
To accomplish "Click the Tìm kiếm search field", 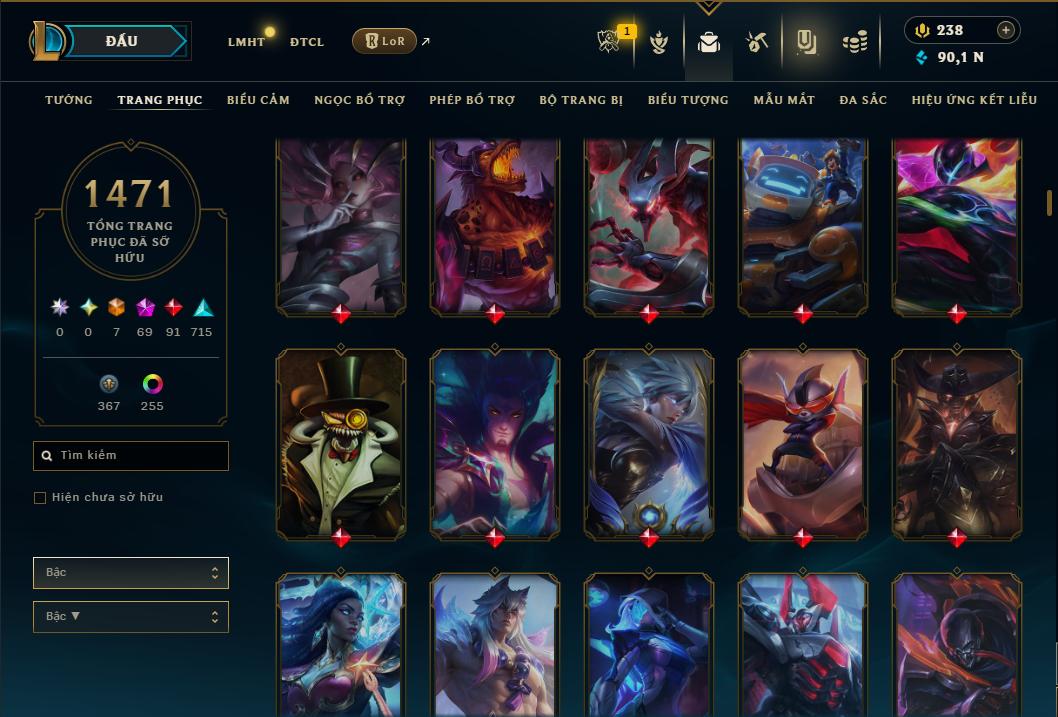I will click(131, 456).
